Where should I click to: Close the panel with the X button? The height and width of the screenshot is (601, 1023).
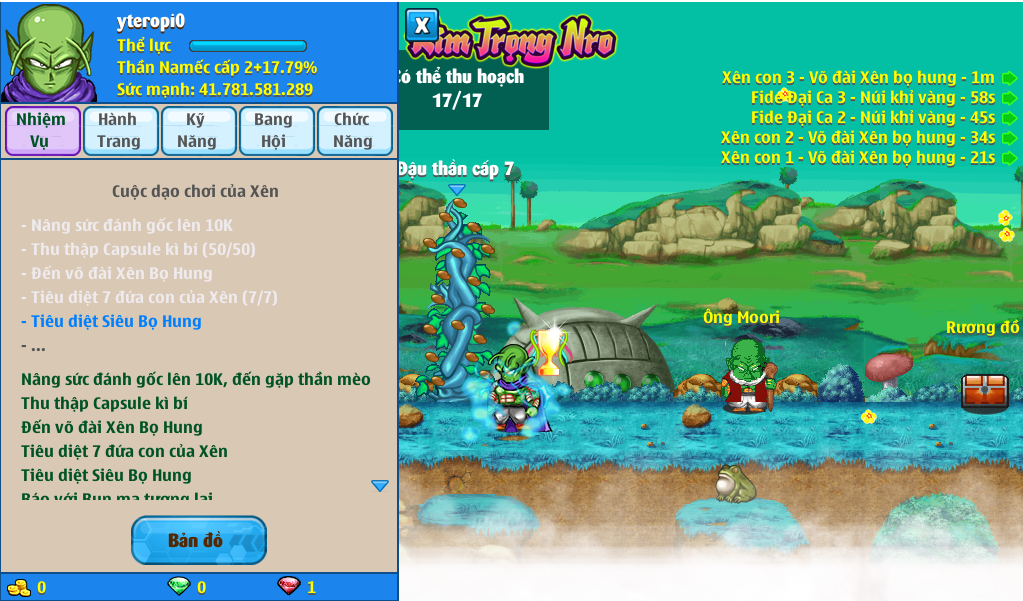pyautogui.click(x=422, y=26)
